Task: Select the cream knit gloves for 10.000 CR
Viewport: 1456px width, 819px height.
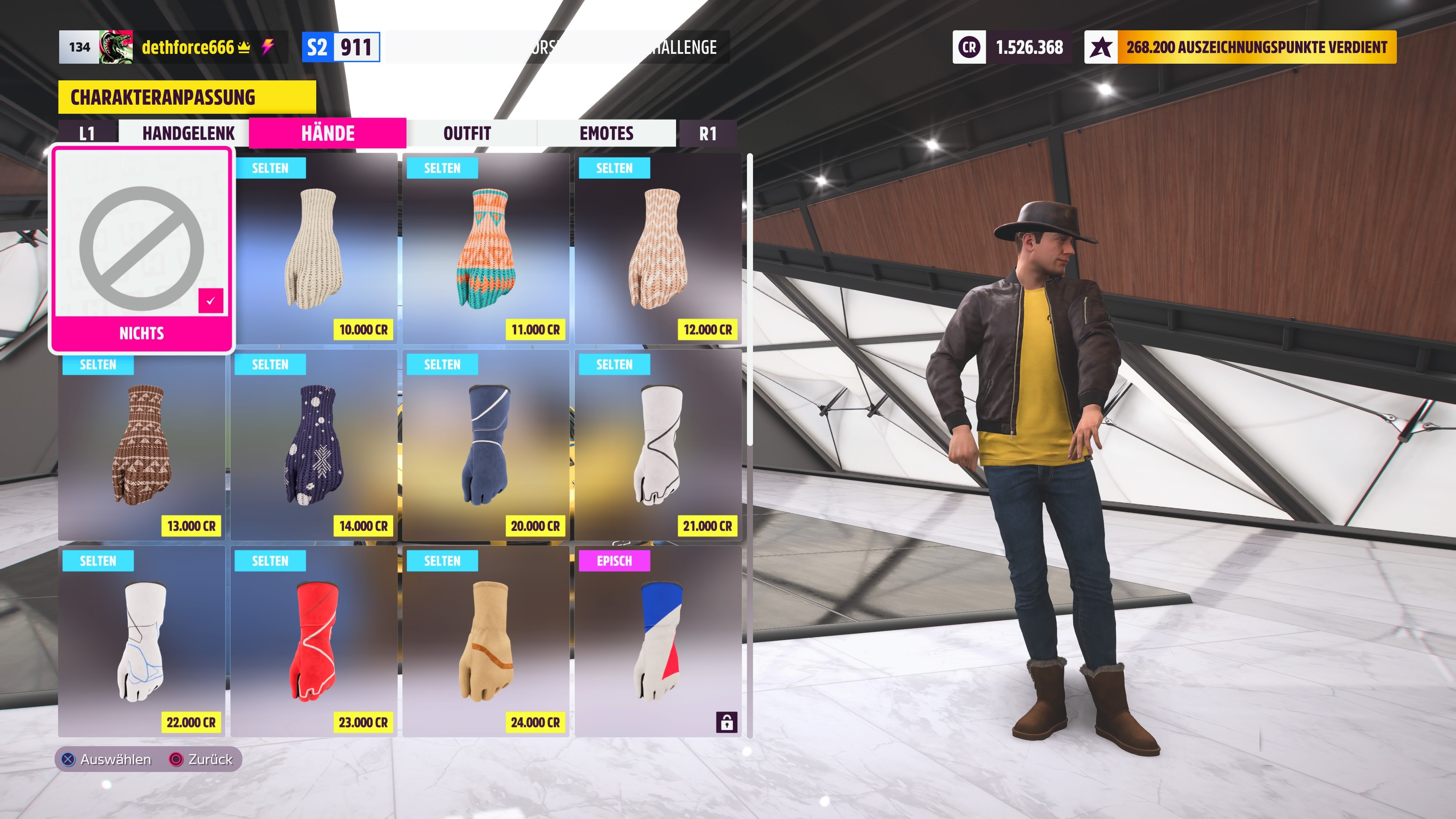Action: click(x=314, y=249)
